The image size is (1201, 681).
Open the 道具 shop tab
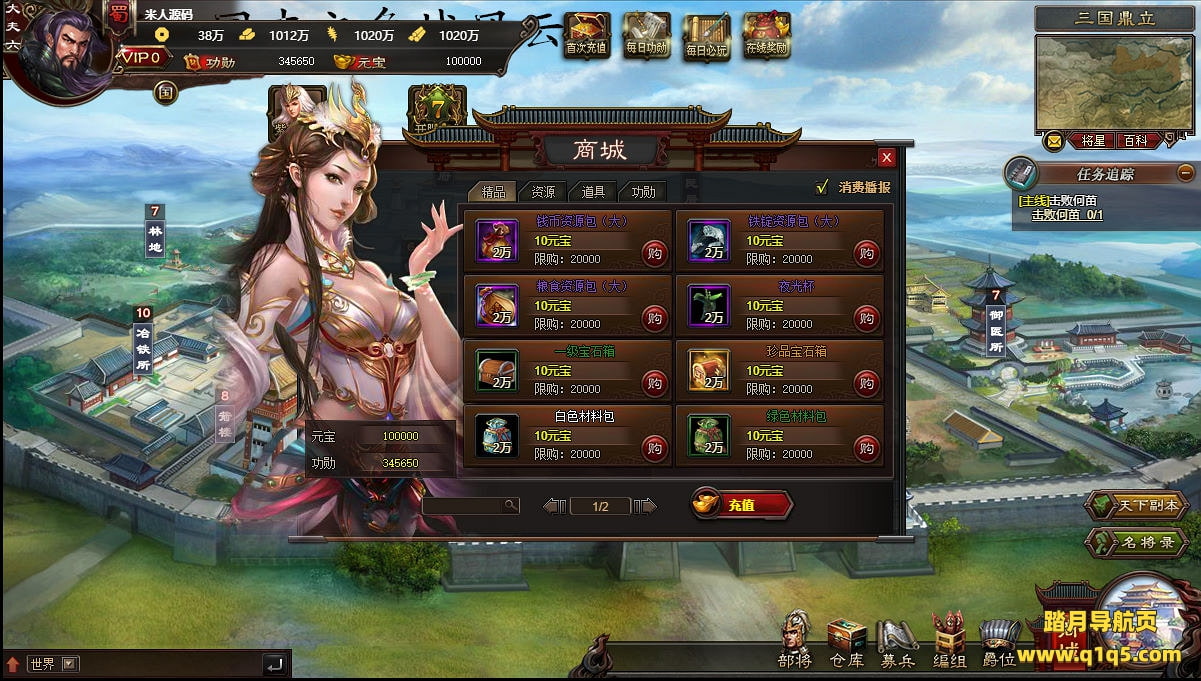pyautogui.click(x=593, y=192)
